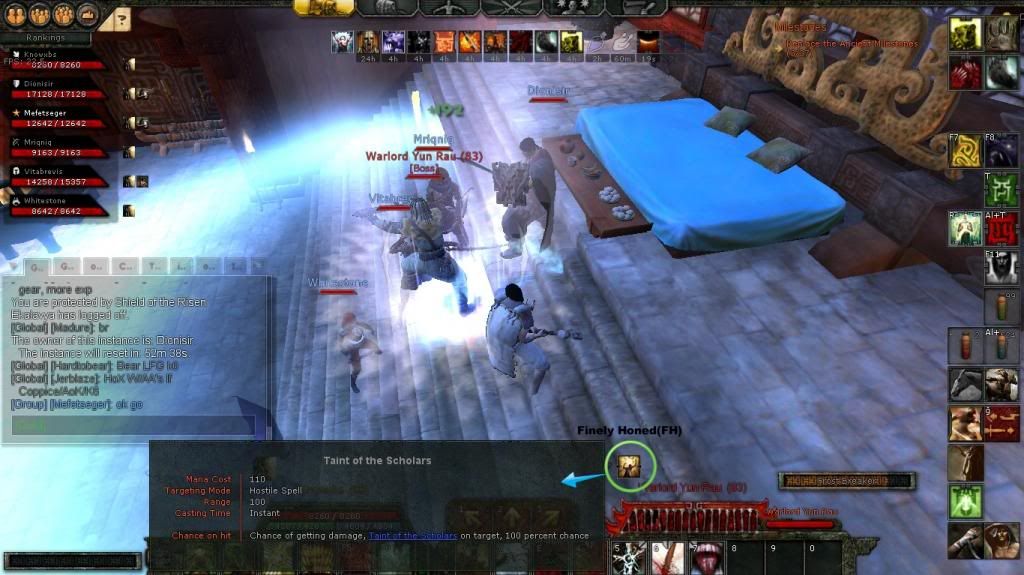The height and width of the screenshot is (575, 1024).
Task: Select the 24h helmeted face buff icon
Action: coord(368,42)
